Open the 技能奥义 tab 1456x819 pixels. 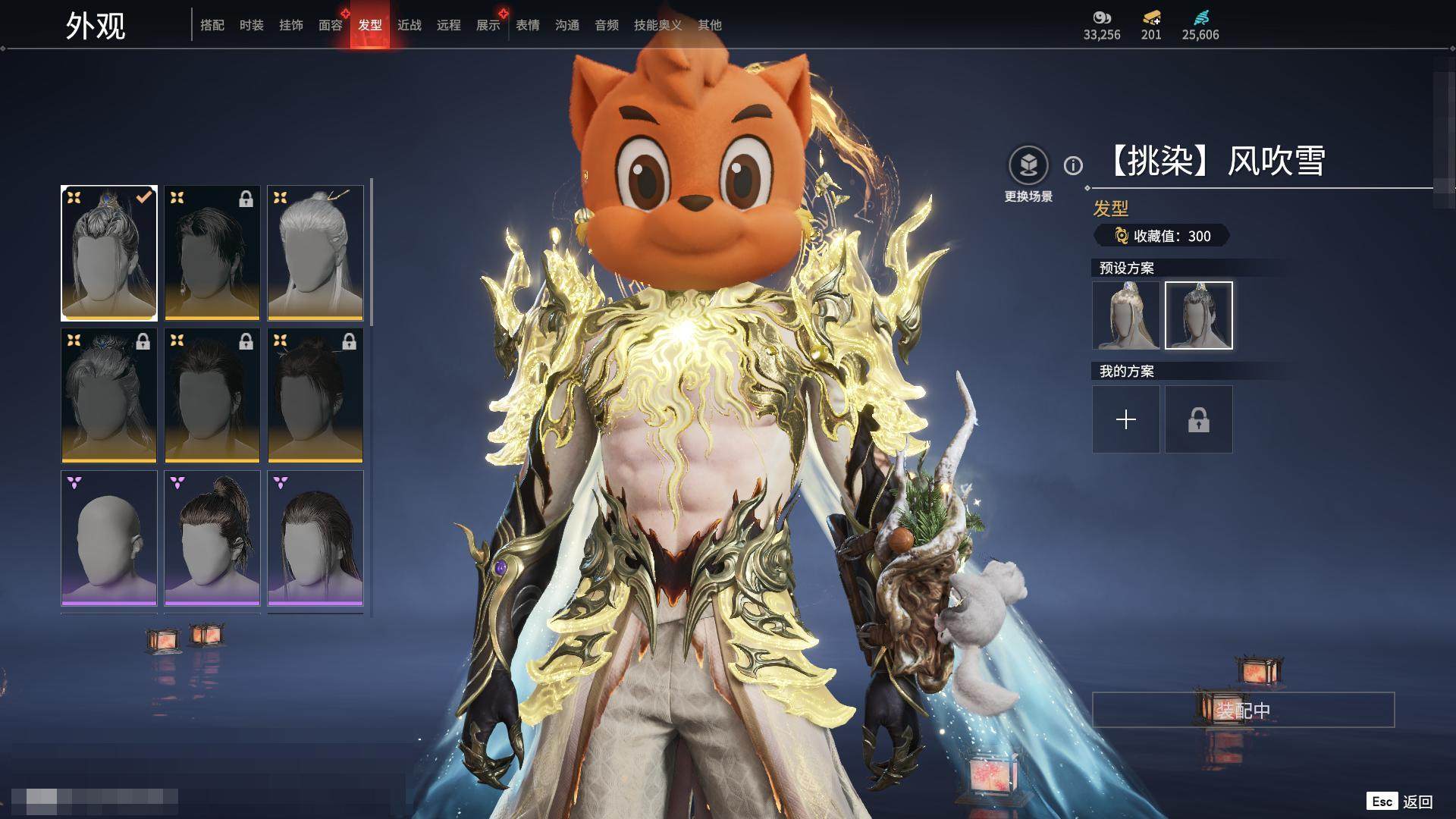(657, 25)
